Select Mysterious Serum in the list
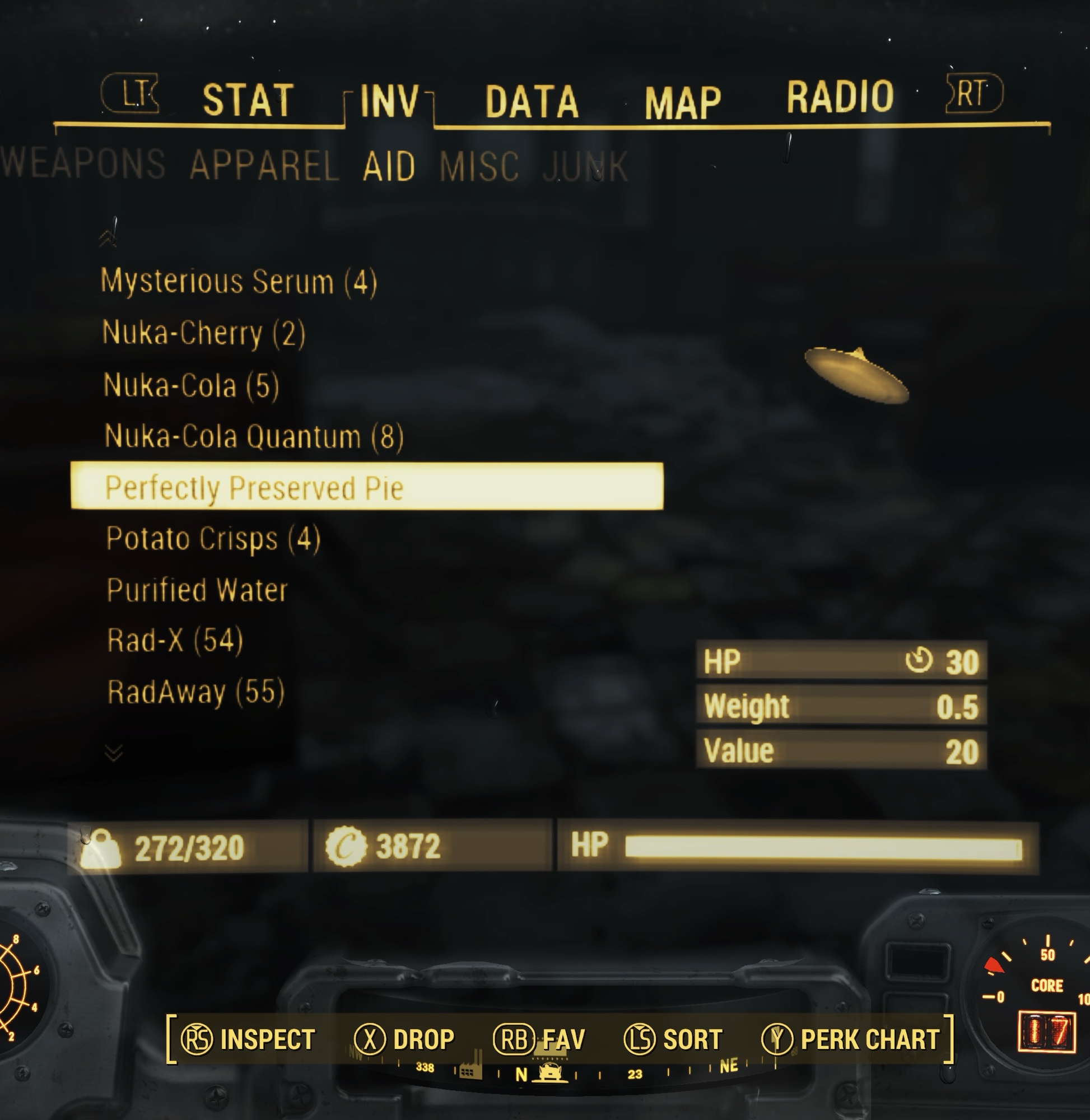The width and height of the screenshot is (1090, 1120). [239, 282]
